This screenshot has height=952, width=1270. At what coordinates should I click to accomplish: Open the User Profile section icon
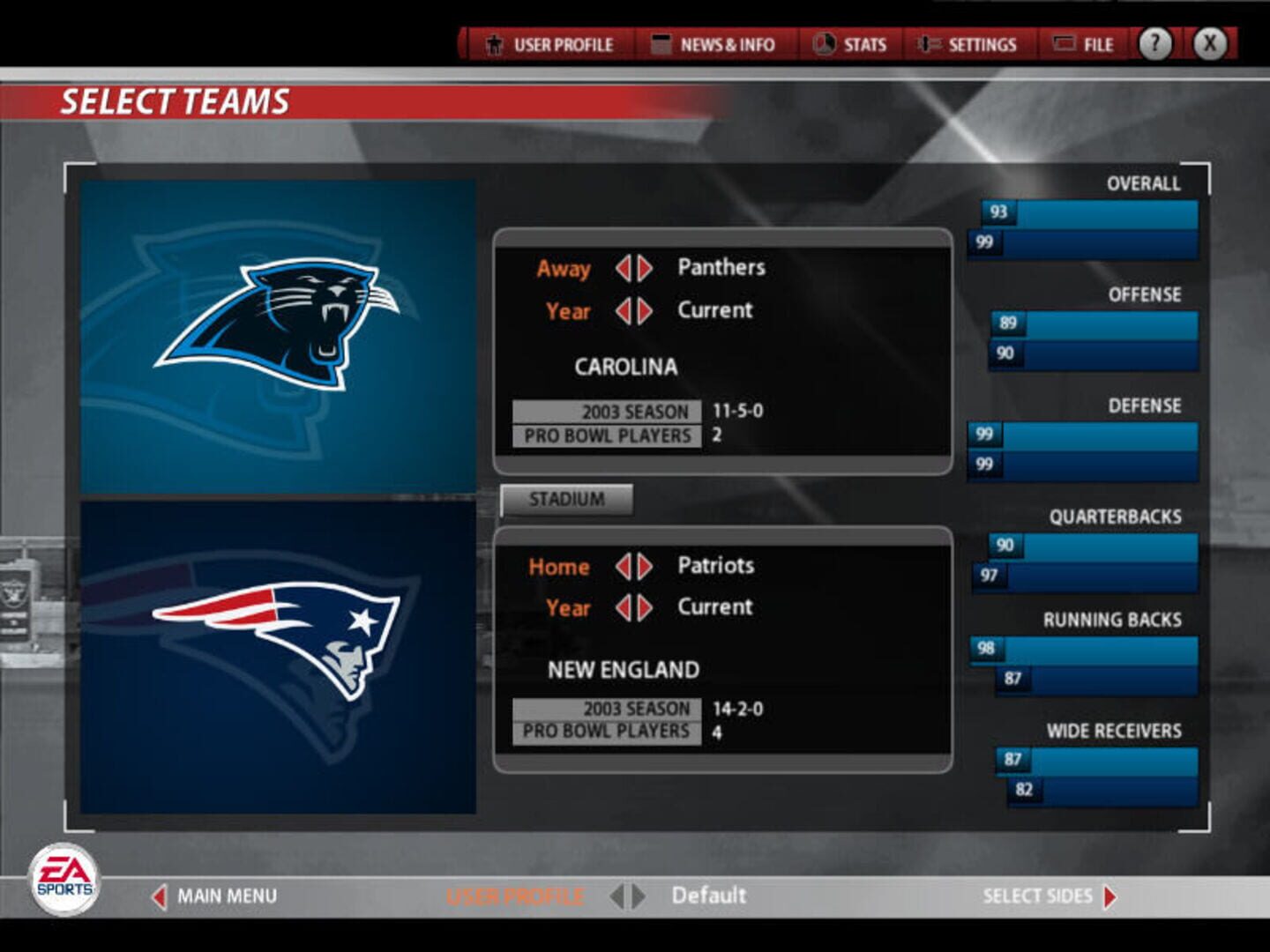click(494, 43)
